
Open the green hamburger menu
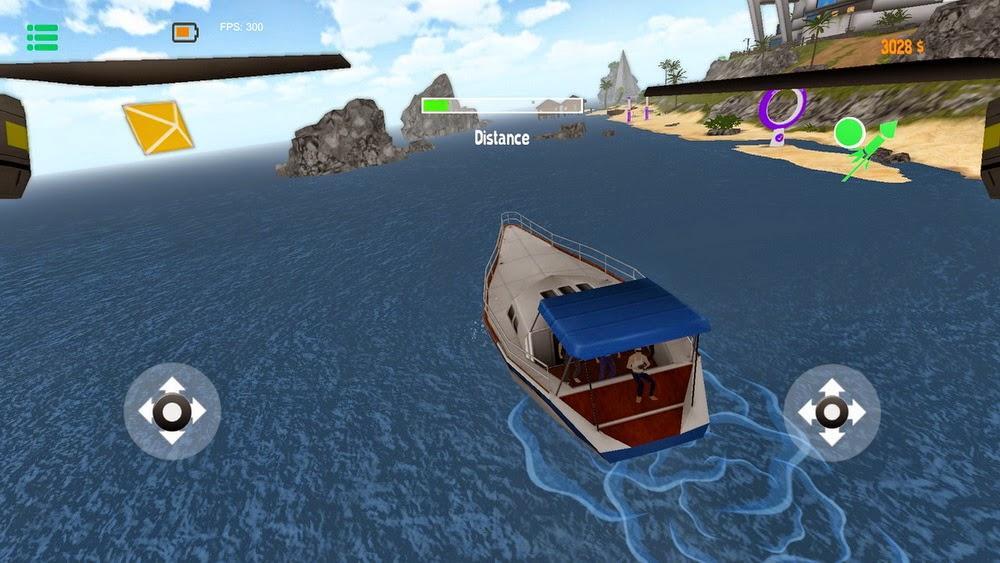[x=42, y=37]
